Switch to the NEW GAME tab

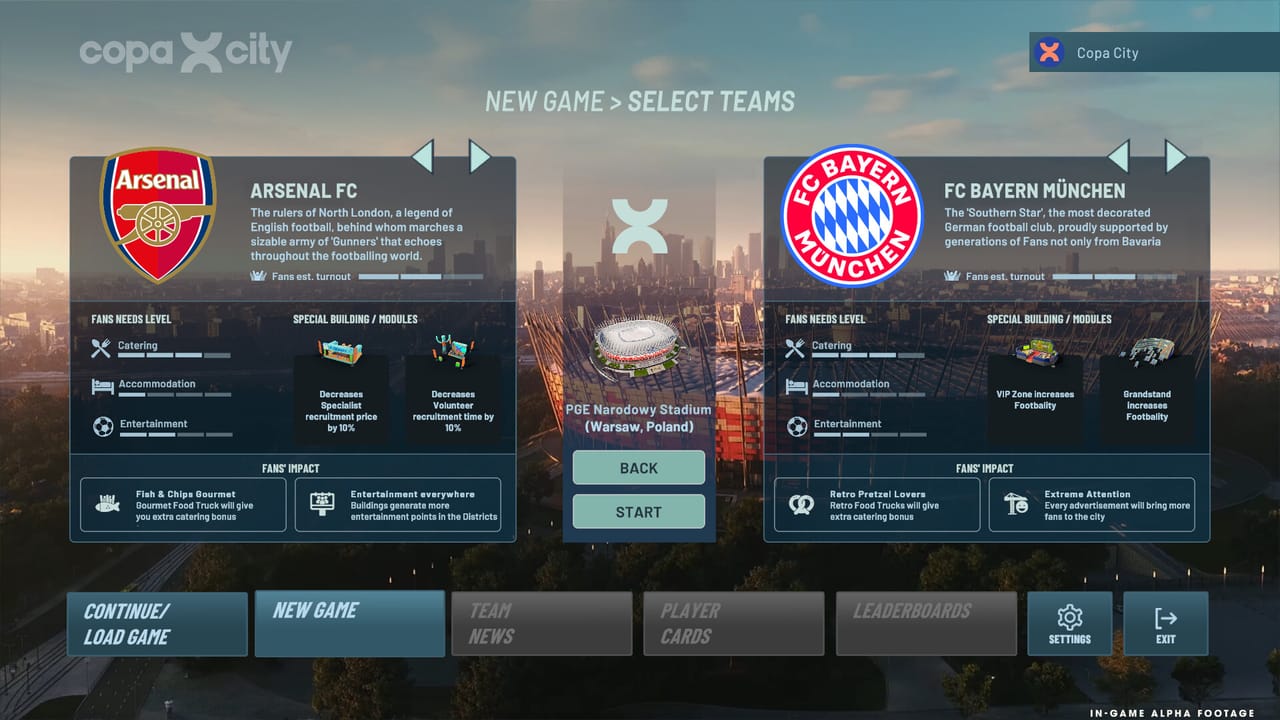(x=349, y=623)
